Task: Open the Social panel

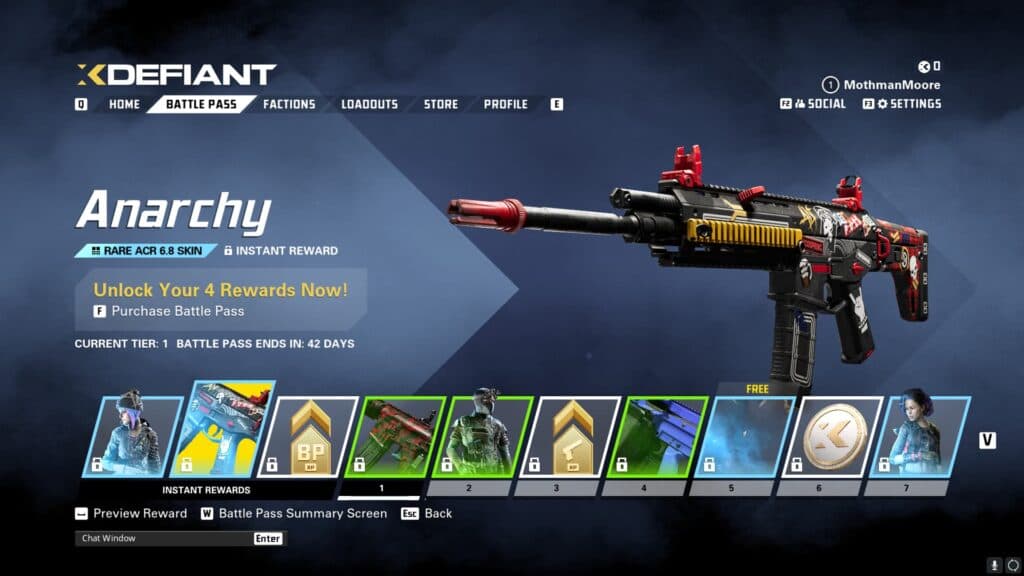Action: [x=819, y=104]
